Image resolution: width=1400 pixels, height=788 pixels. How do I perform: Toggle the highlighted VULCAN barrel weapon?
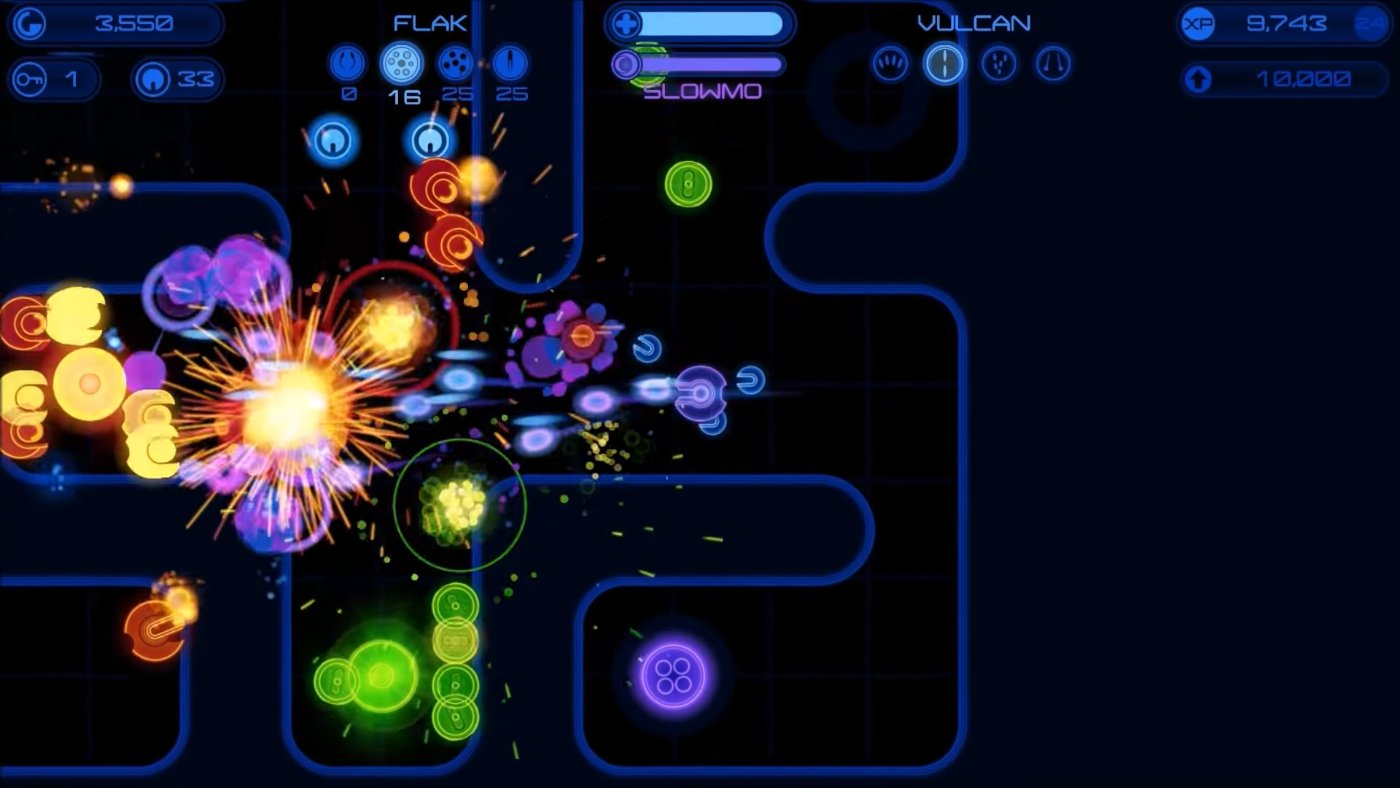[943, 63]
